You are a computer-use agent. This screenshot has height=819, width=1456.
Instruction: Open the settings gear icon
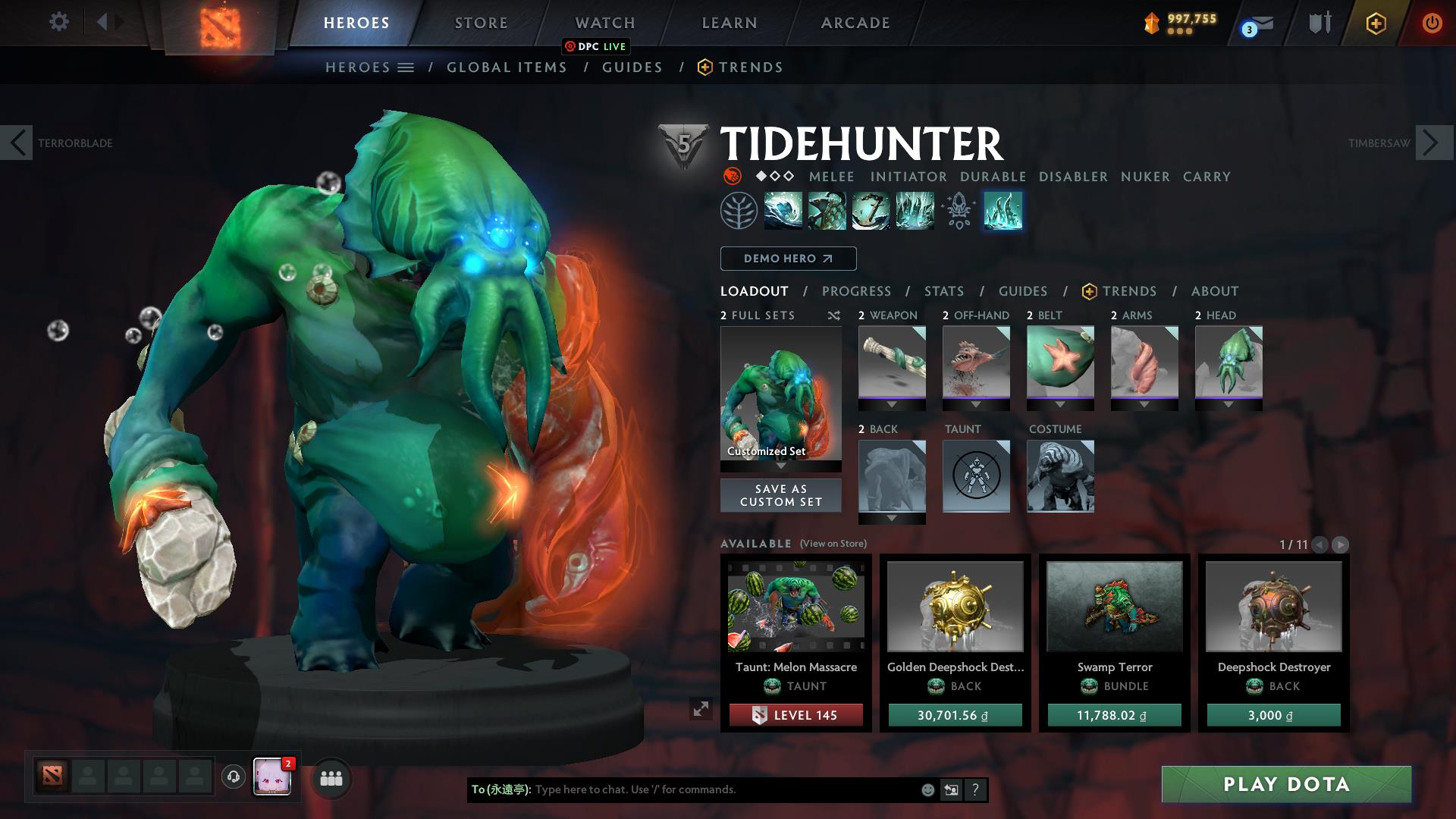coord(58,22)
